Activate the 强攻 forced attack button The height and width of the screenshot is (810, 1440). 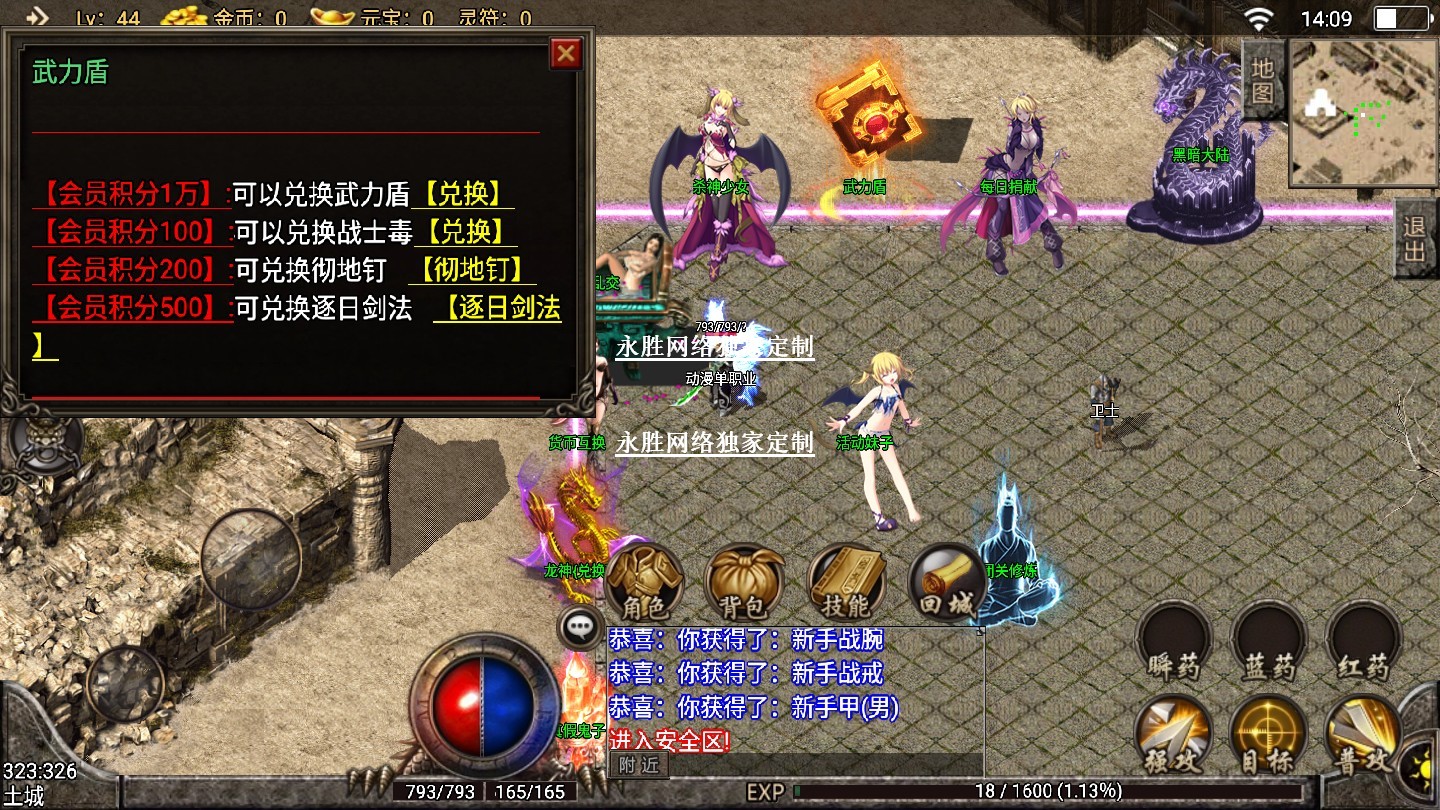click(x=1173, y=735)
